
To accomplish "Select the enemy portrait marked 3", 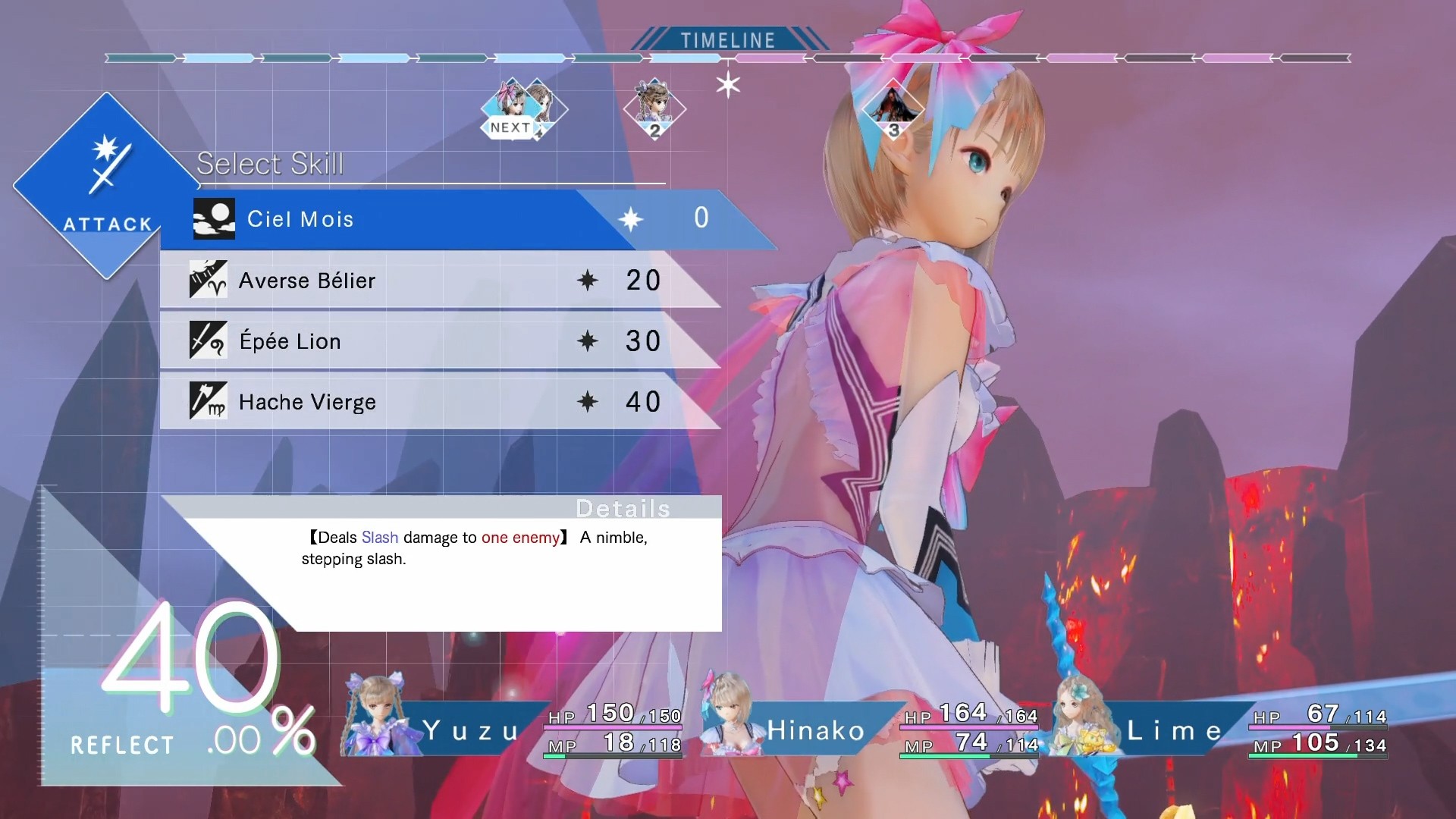I will [893, 108].
